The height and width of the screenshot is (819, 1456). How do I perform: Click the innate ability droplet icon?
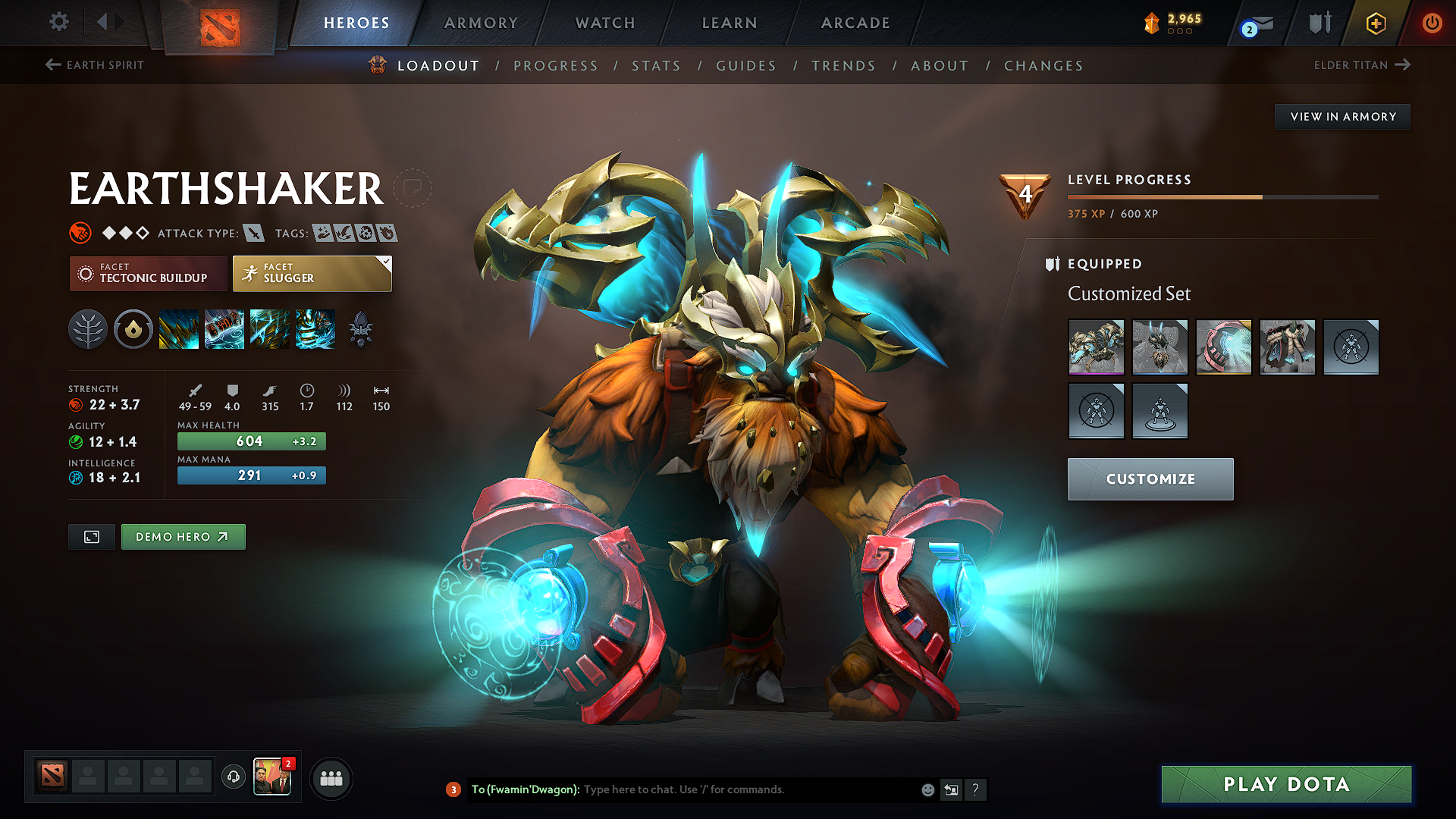(133, 329)
